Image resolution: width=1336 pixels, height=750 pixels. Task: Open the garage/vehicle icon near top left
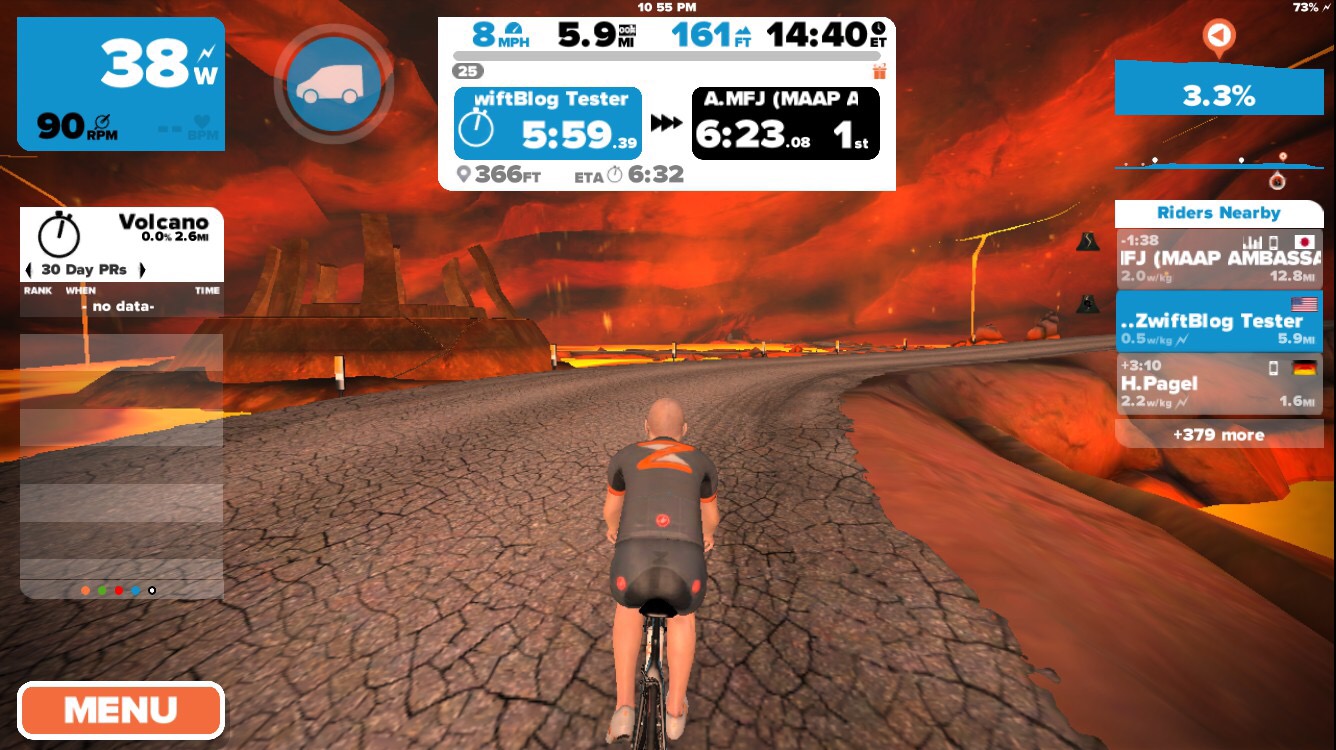coord(334,83)
